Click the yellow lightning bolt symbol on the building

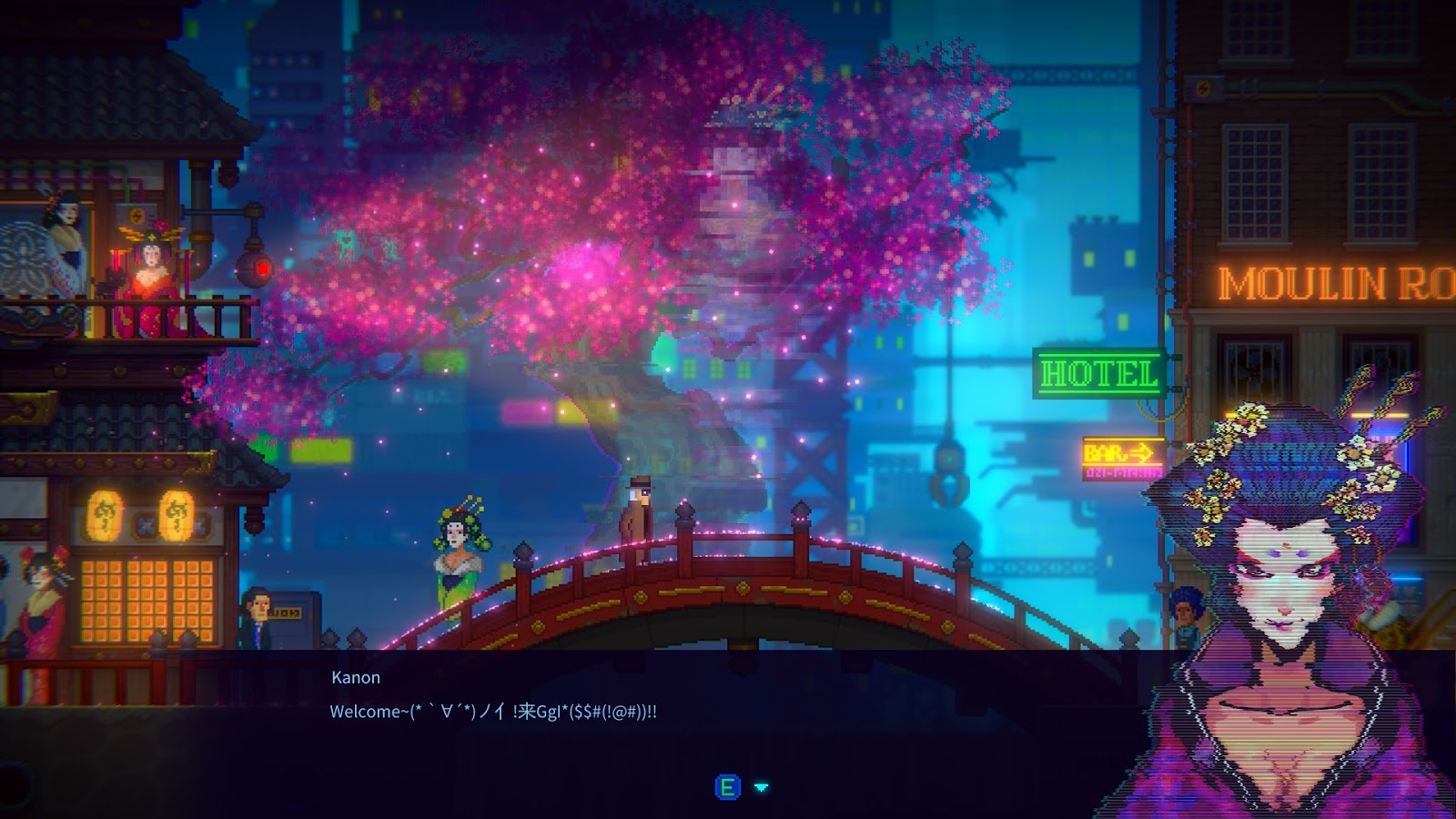tap(1203, 86)
